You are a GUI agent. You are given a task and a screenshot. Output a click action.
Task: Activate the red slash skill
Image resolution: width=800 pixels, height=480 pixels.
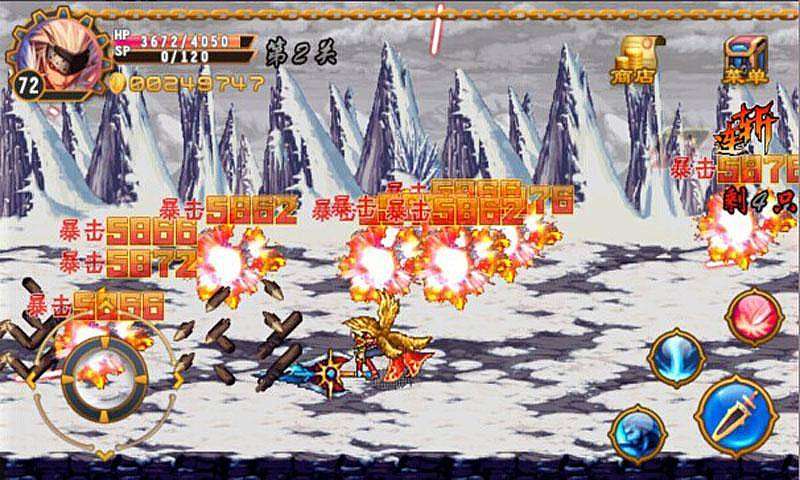754,318
